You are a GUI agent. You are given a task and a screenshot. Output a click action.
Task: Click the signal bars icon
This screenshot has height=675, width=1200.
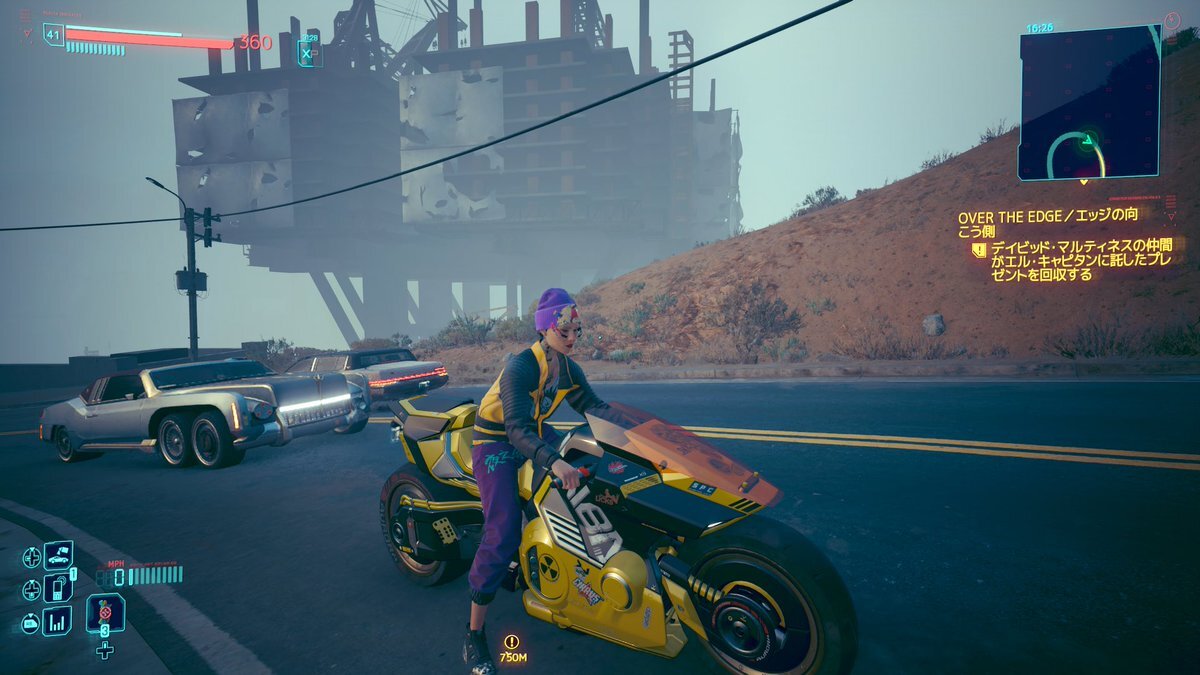(57, 621)
